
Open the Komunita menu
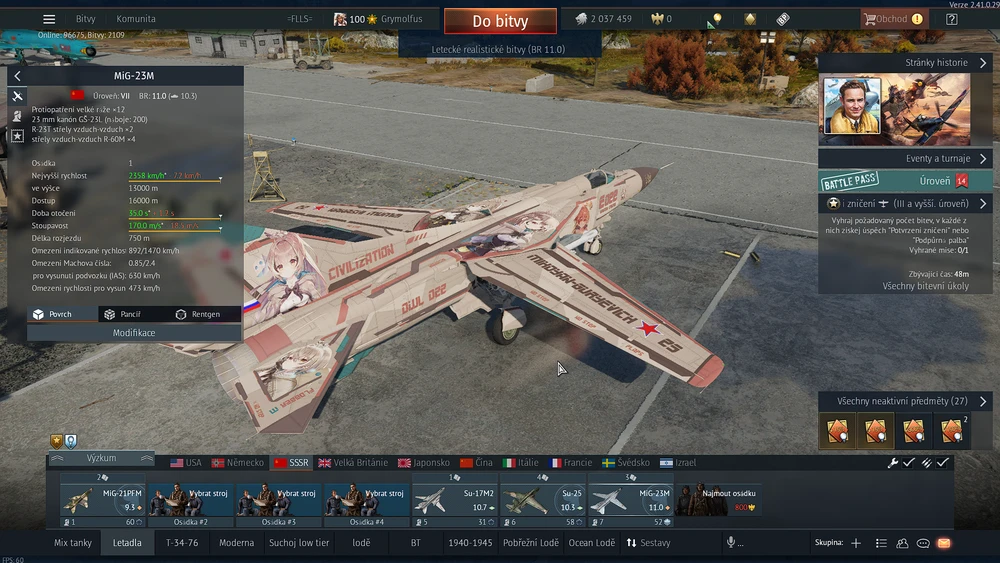pyautogui.click(x=136, y=19)
